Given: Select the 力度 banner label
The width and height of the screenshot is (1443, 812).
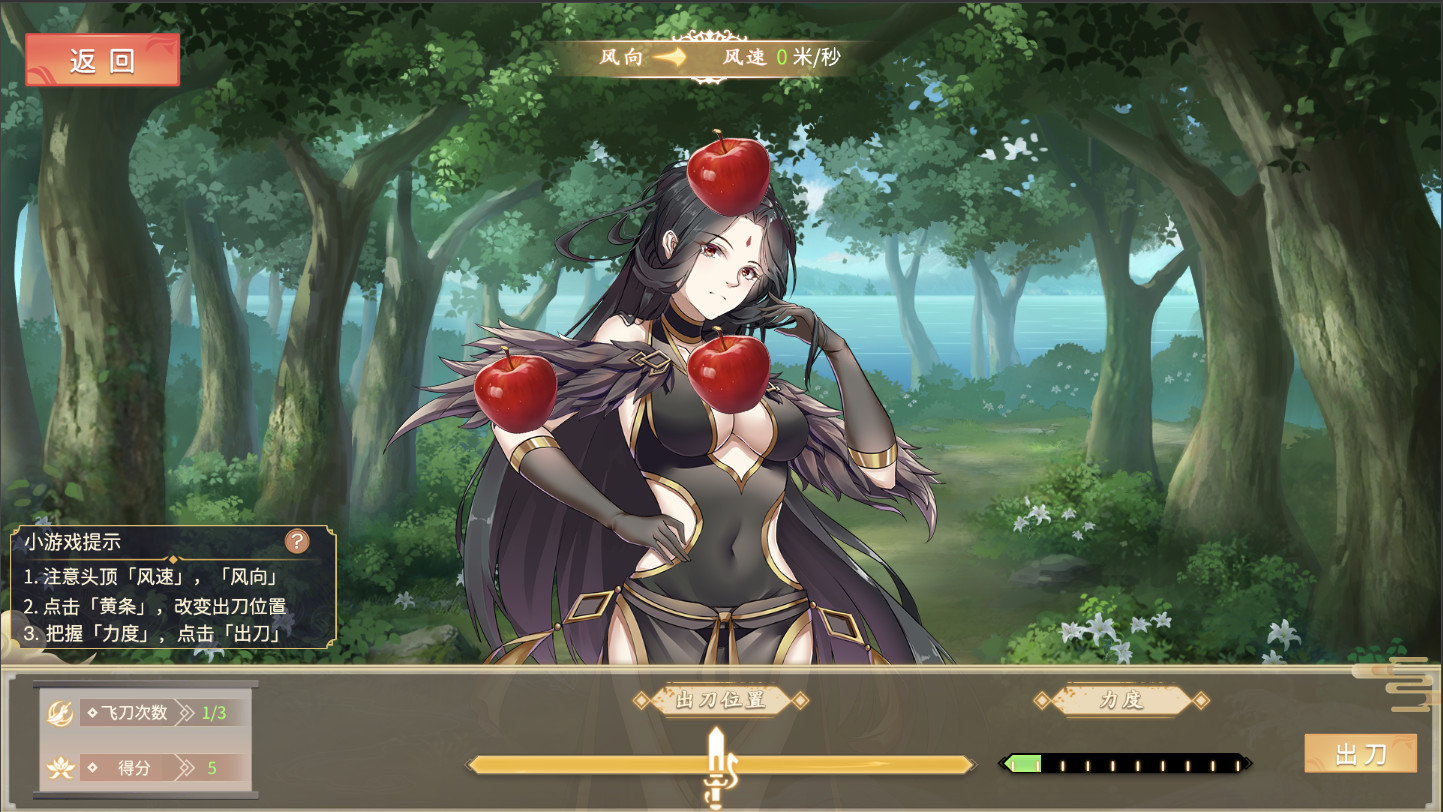Looking at the screenshot, I should click(1120, 701).
